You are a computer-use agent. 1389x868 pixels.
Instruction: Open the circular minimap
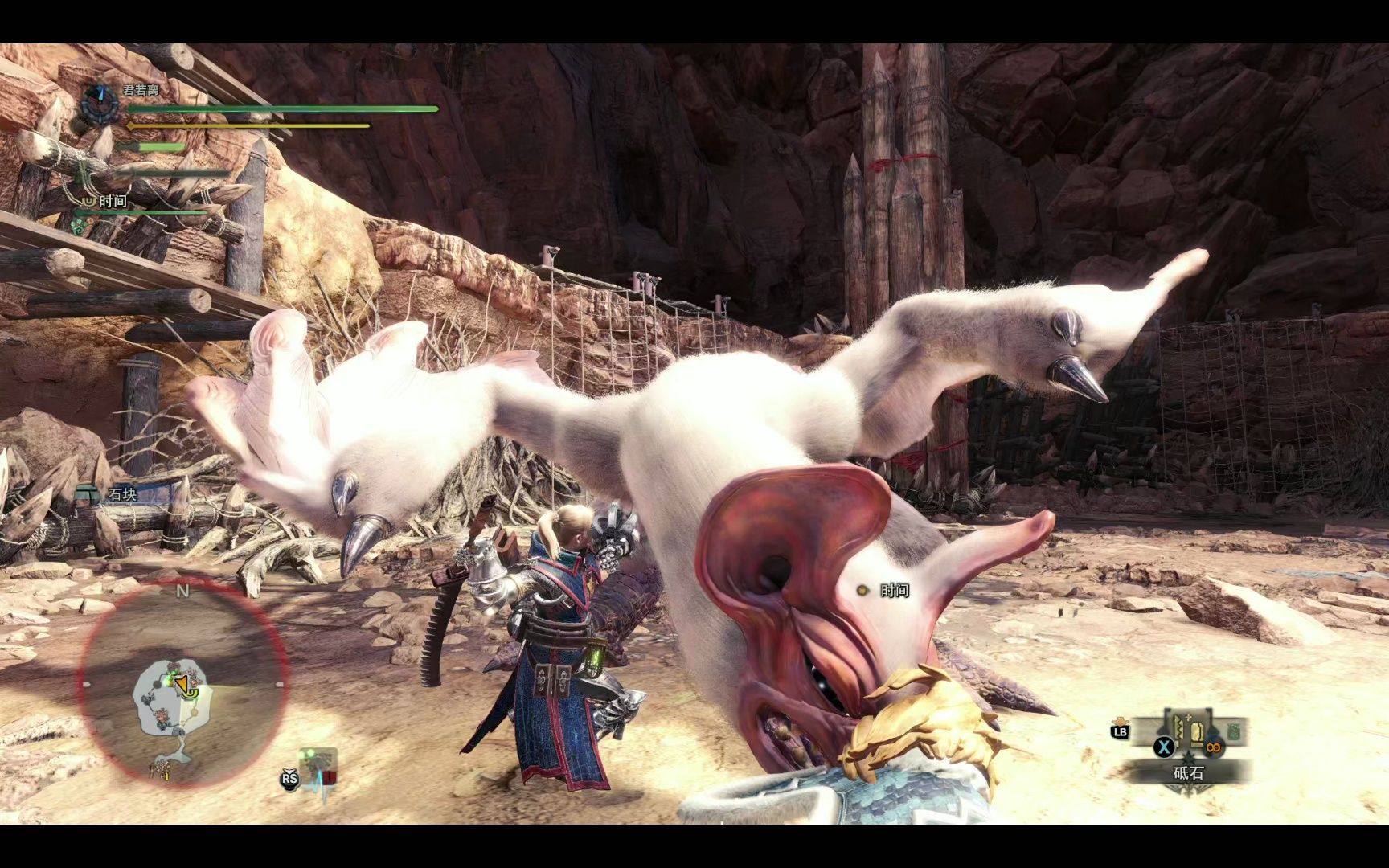[x=182, y=683]
